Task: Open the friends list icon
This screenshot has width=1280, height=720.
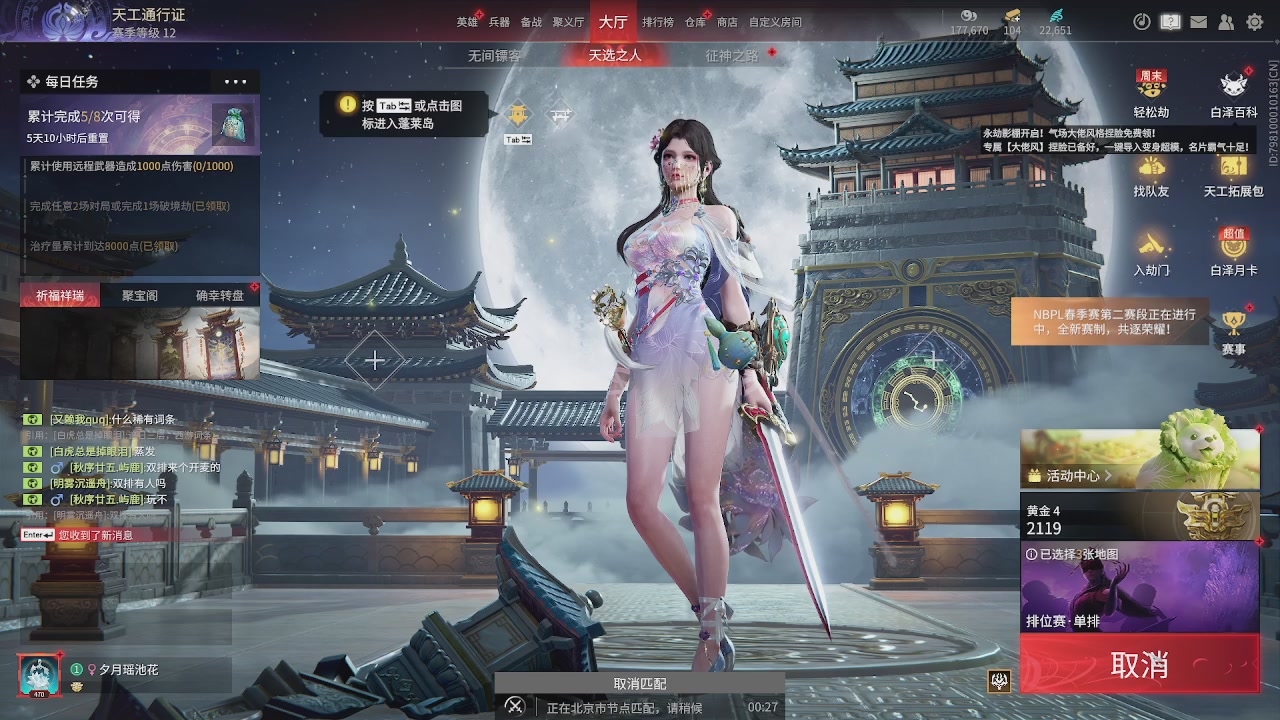Action: pyautogui.click(x=1226, y=22)
